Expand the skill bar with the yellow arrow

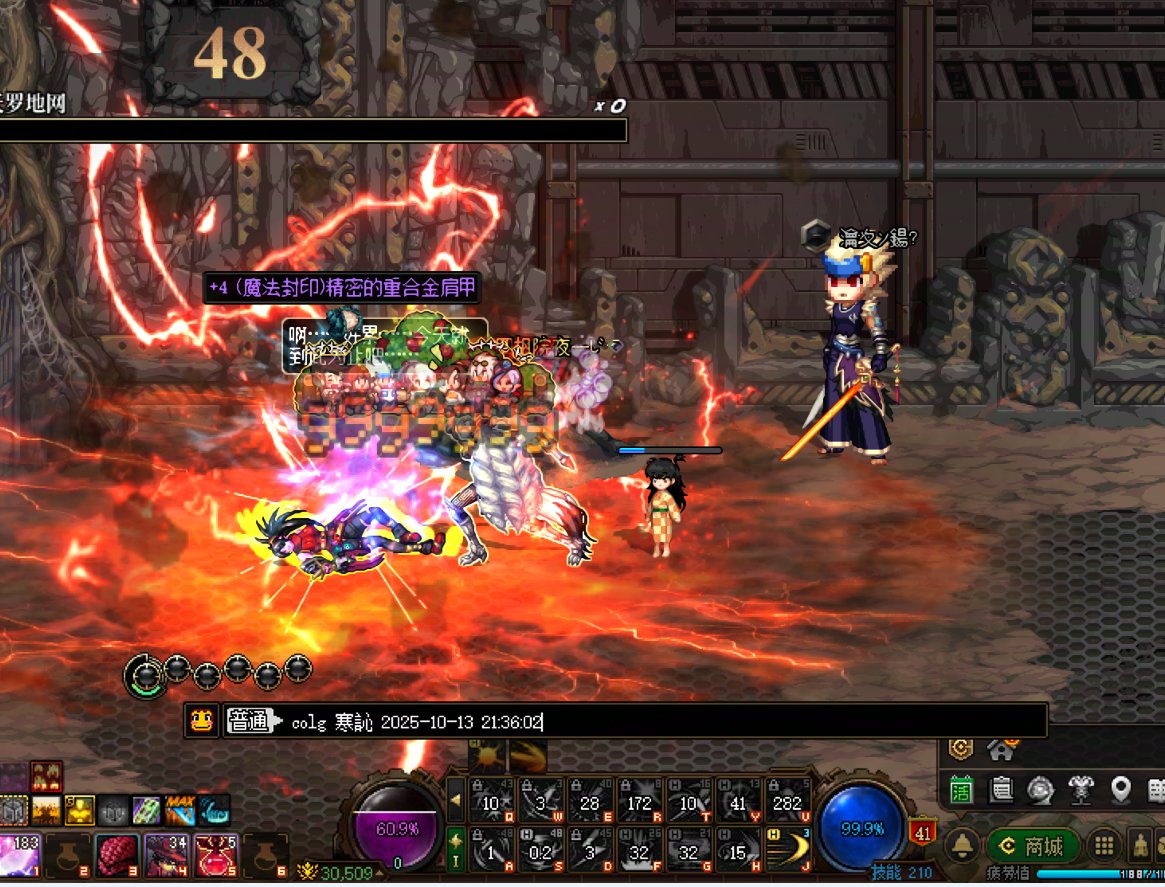tap(456, 801)
